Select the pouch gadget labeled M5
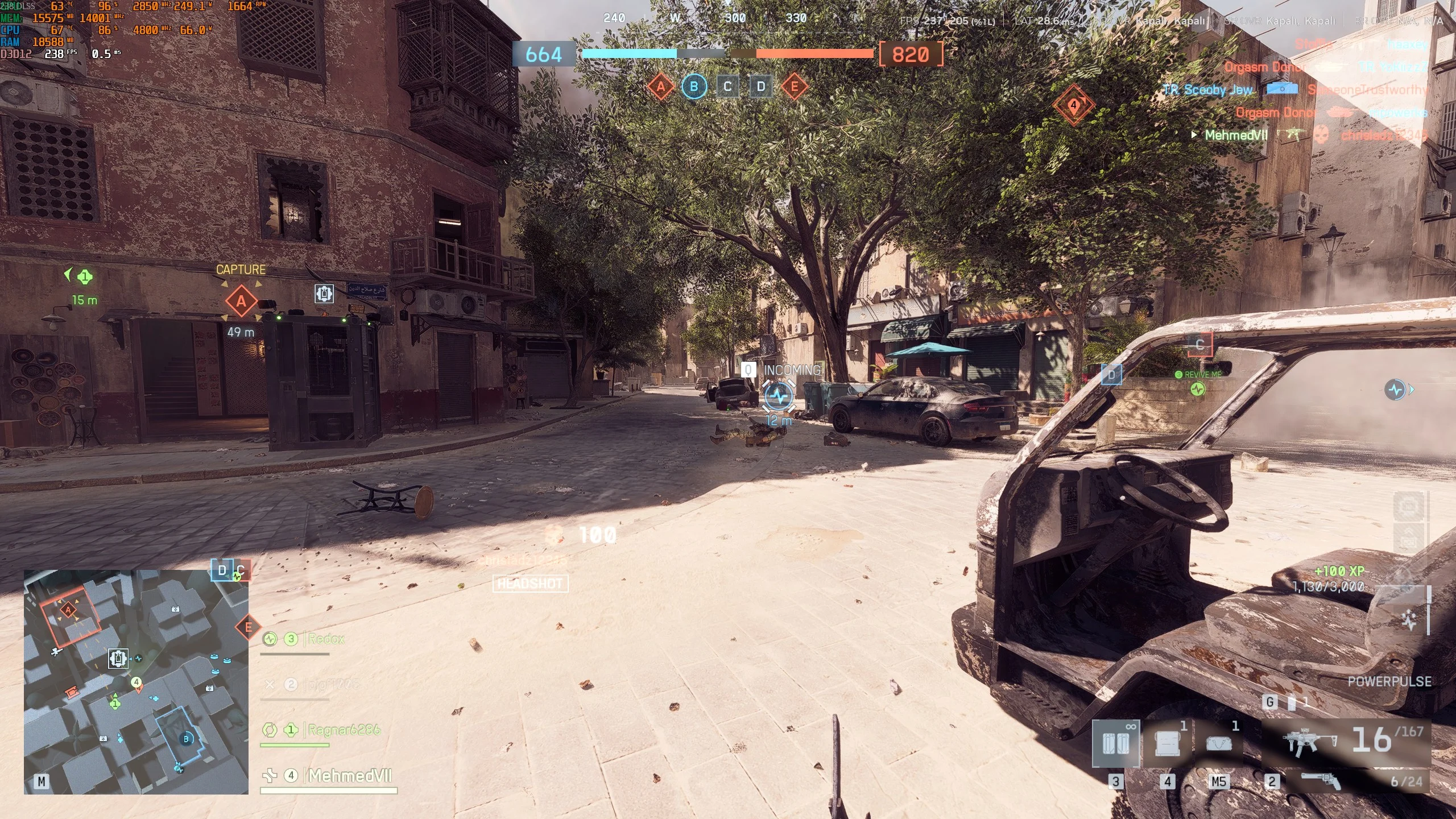This screenshot has height=819, width=1456. (1218, 743)
